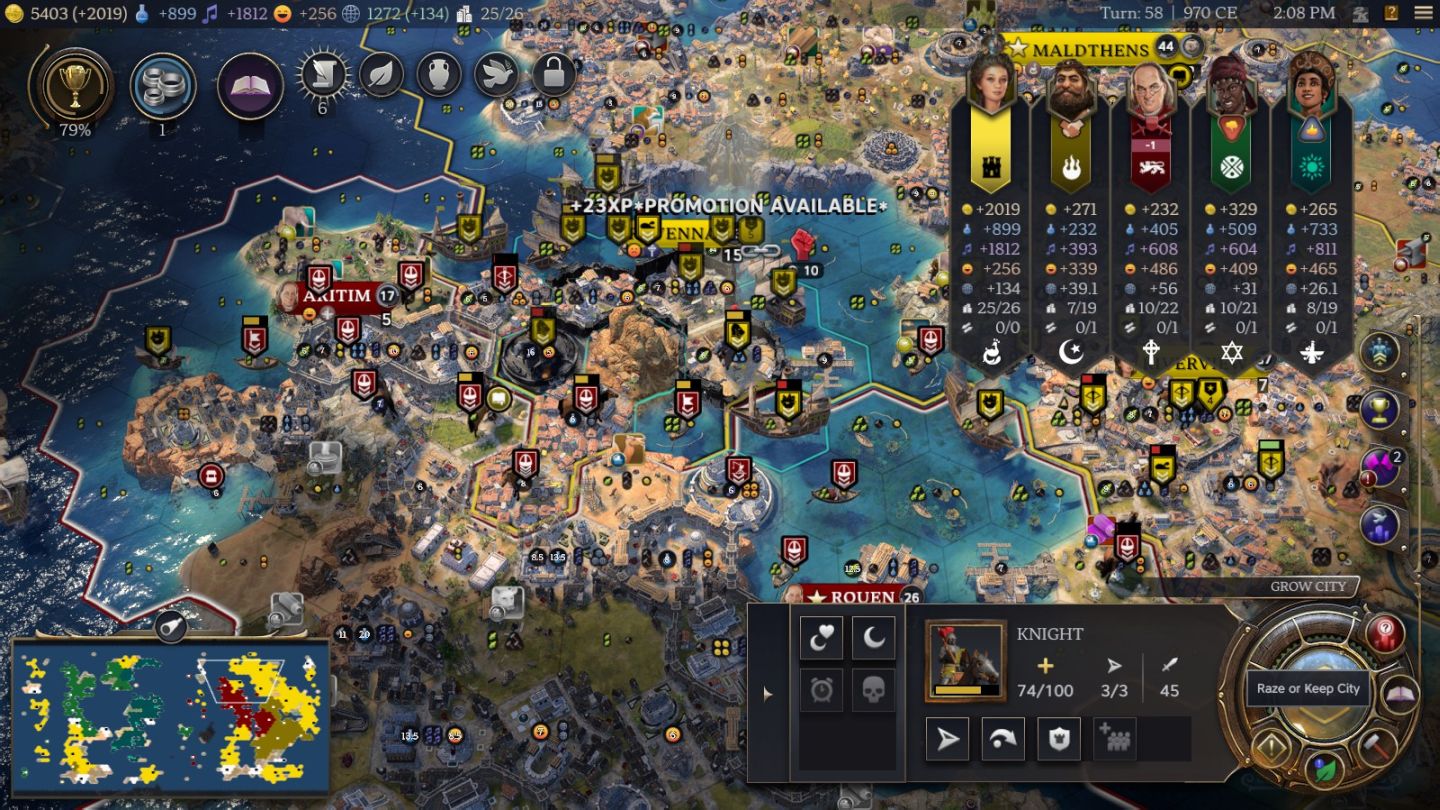Open the resources leaf icon

click(381, 74)
